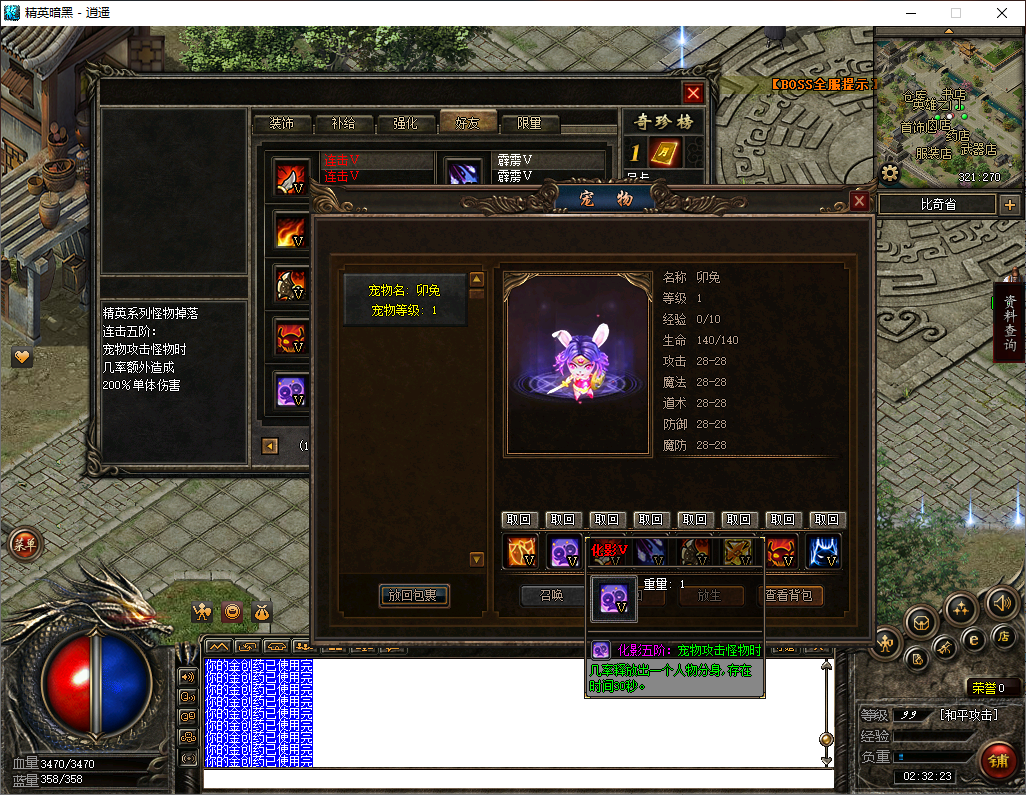Switch to the 强化 tab
The width and height of the screenshot is (1026, 795).
(x=405, y=124)
